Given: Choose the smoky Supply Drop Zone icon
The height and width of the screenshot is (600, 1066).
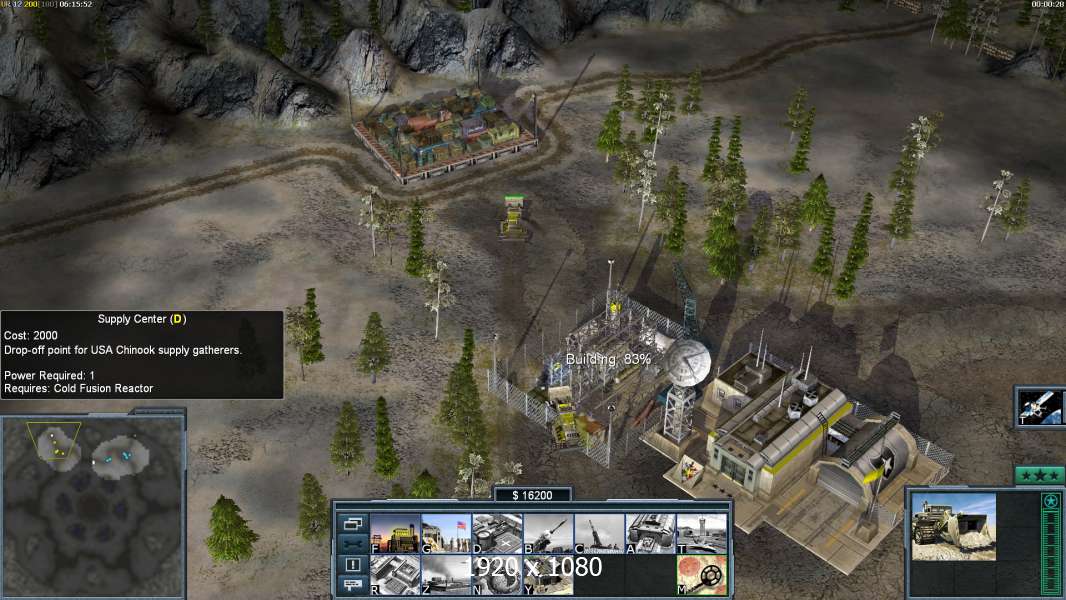Looking at the screenshot, I should 446,574.
